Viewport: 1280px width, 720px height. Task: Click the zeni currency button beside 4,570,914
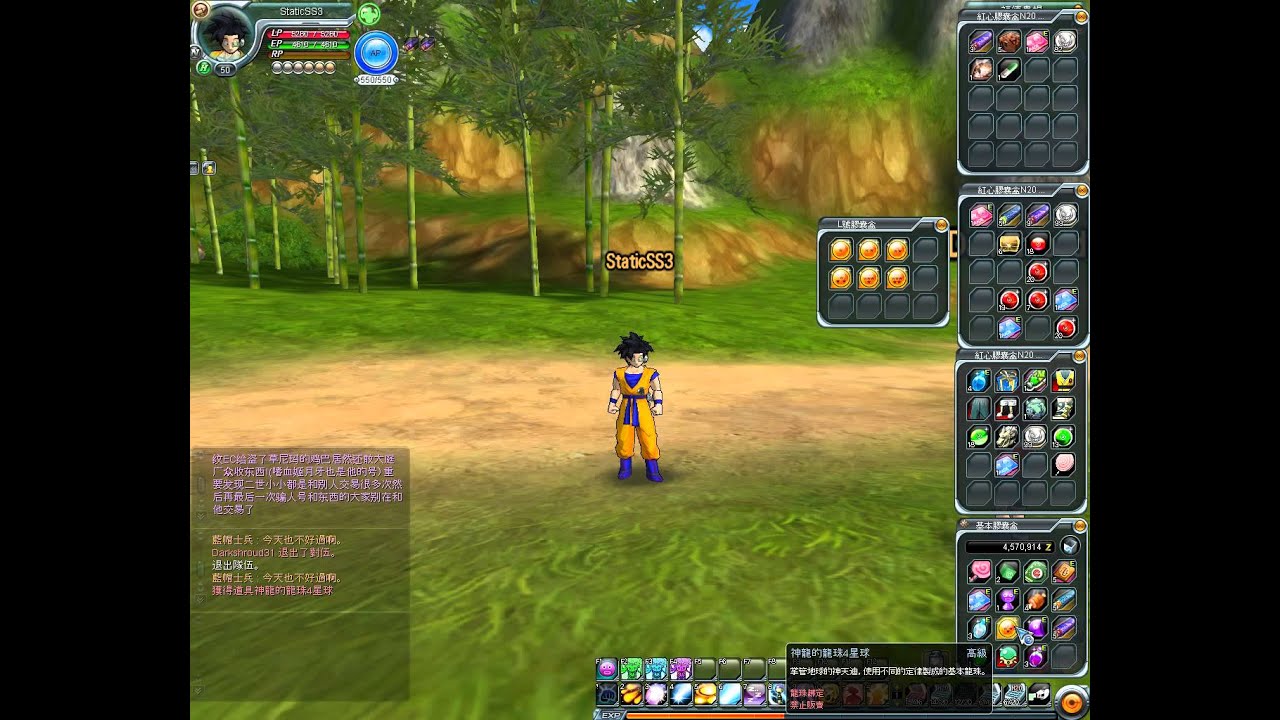coord(1070,546)
